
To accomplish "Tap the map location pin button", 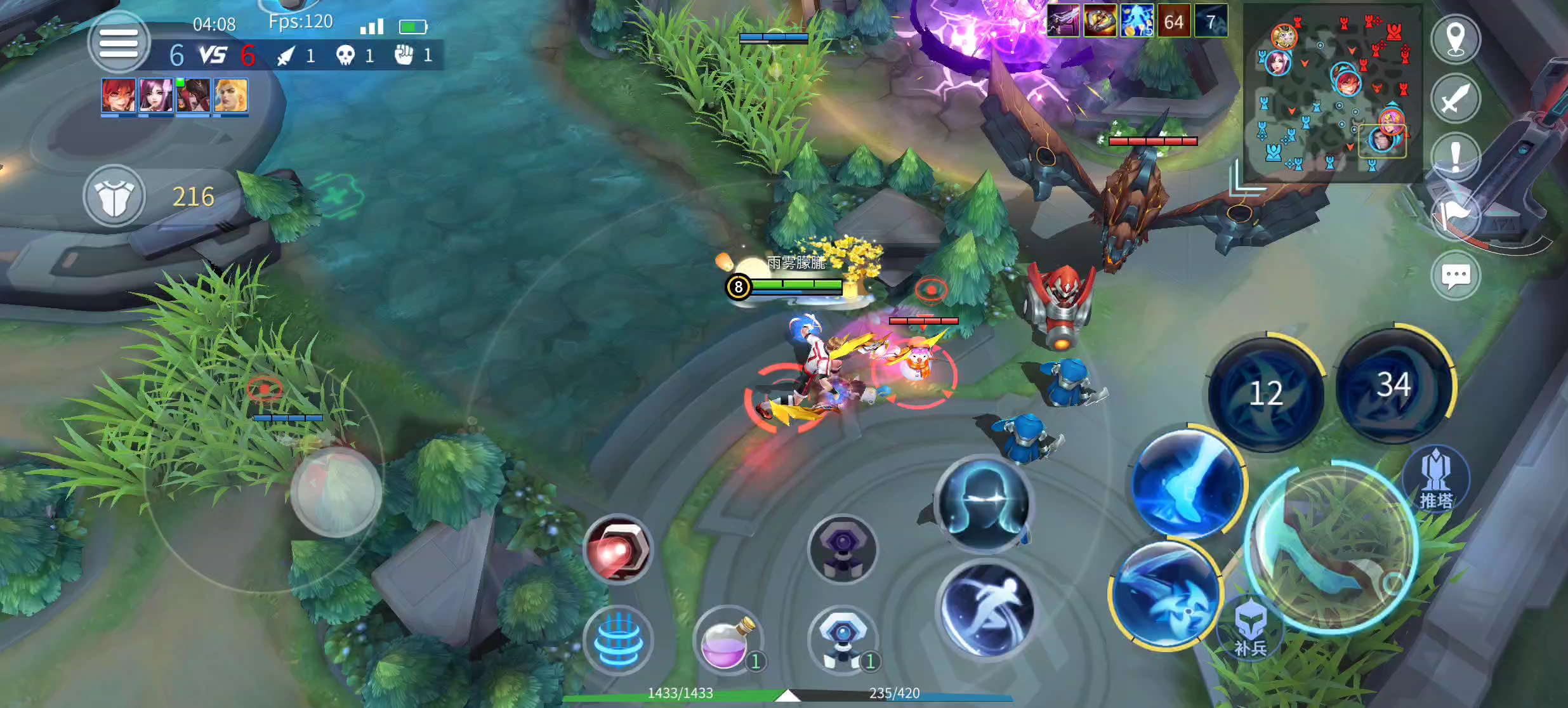I will [1455, 39].
